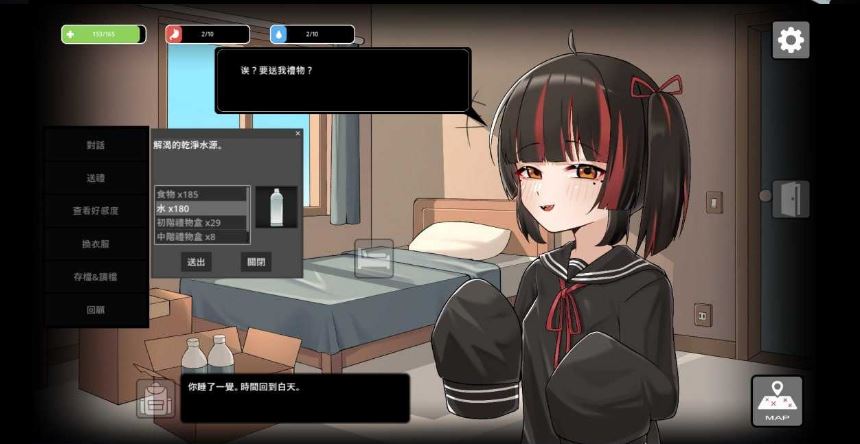Click the door exit icon
Viewport: 860px width, 444px height.
[x=789, y=198]
